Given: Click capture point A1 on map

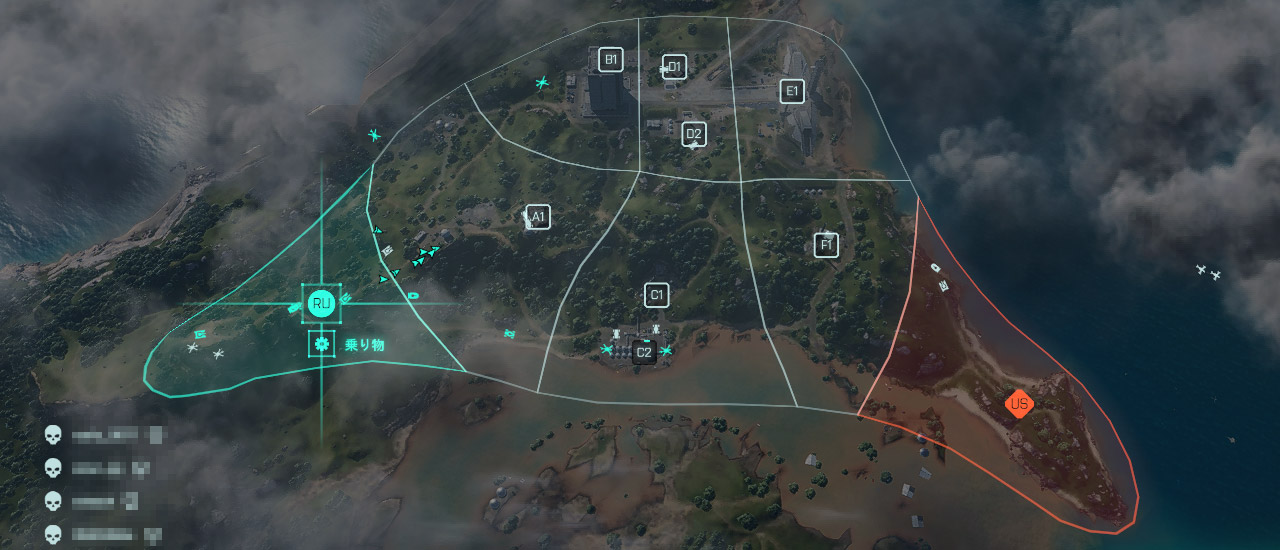Looking at the screenshot, I should tap(538, 217).
